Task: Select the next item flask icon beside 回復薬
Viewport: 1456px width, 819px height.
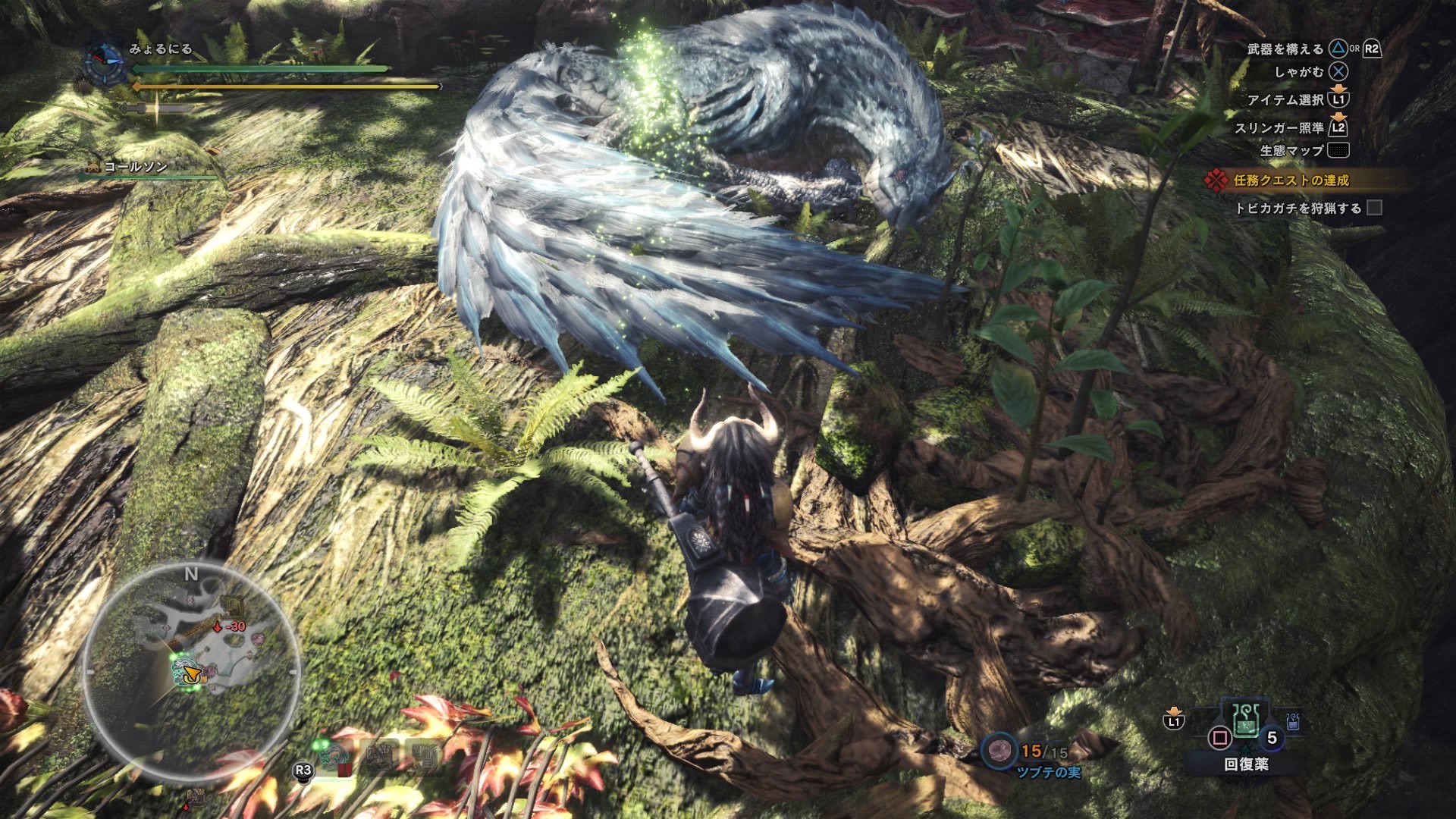Action: [1294, 722]
